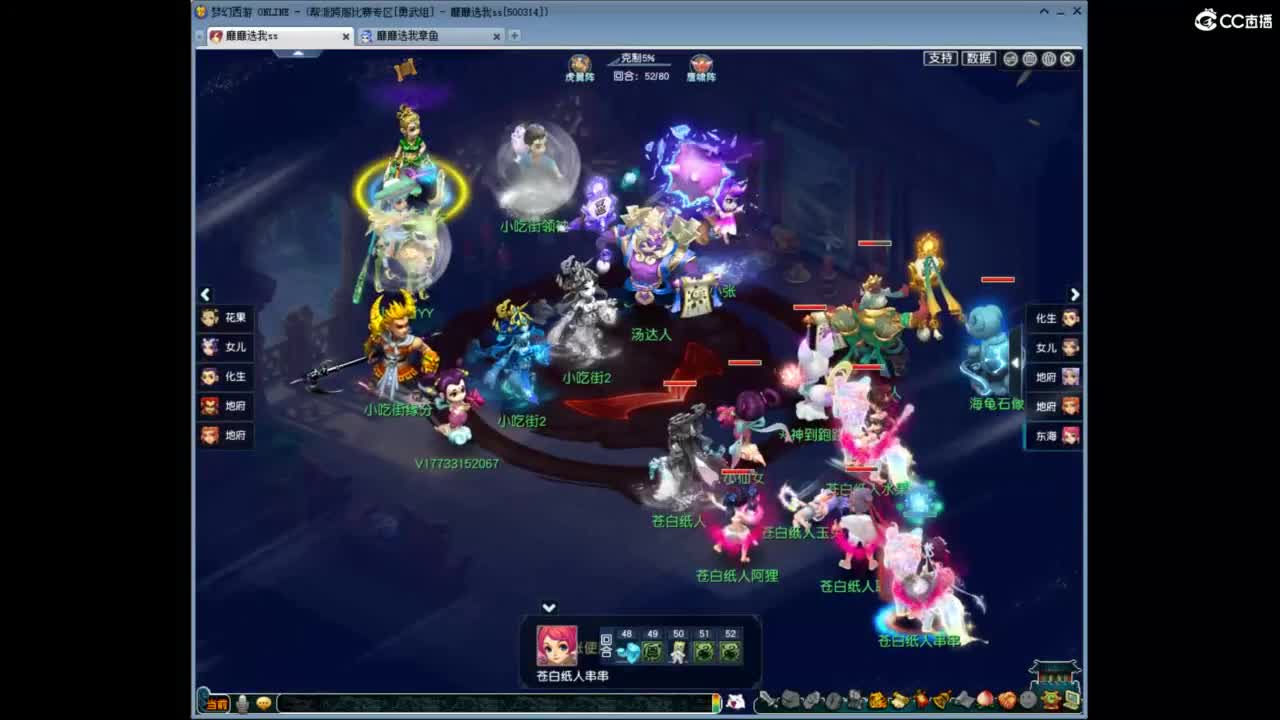
Task: Open the bell item on the item bar
Action: pyautogui.click(x=941, y=700)
